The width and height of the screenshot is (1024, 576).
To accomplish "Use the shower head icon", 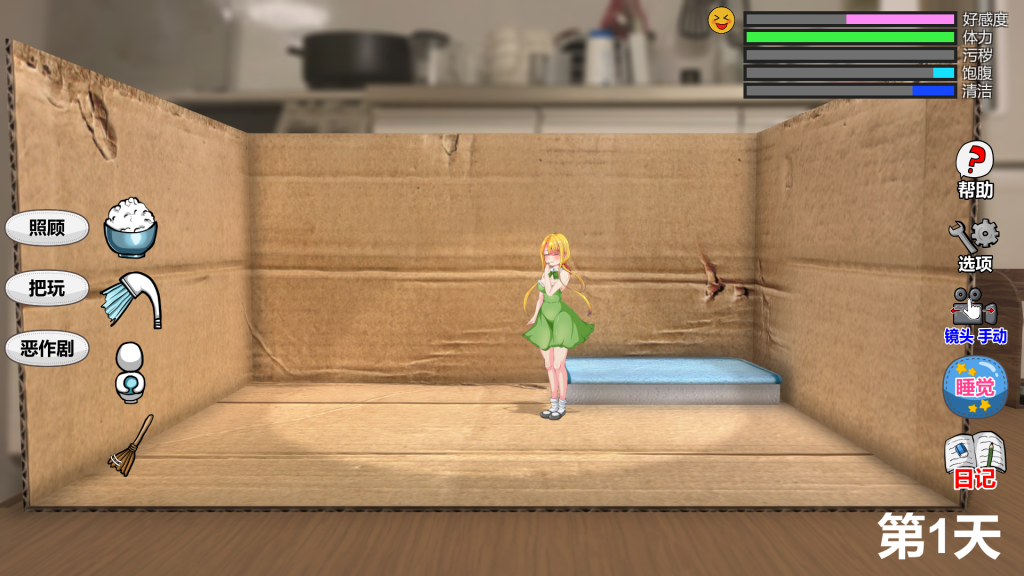I will [131, 299].
